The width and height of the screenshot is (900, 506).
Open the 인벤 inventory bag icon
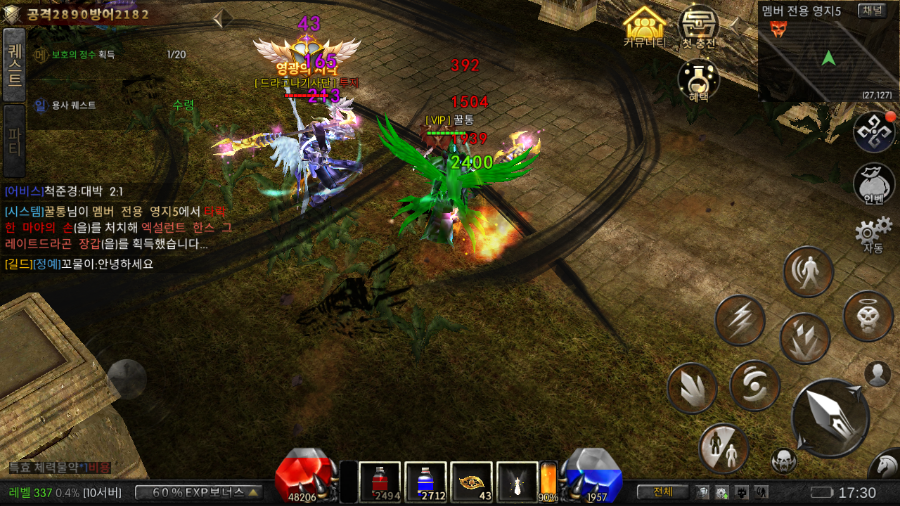pos(873,184)
